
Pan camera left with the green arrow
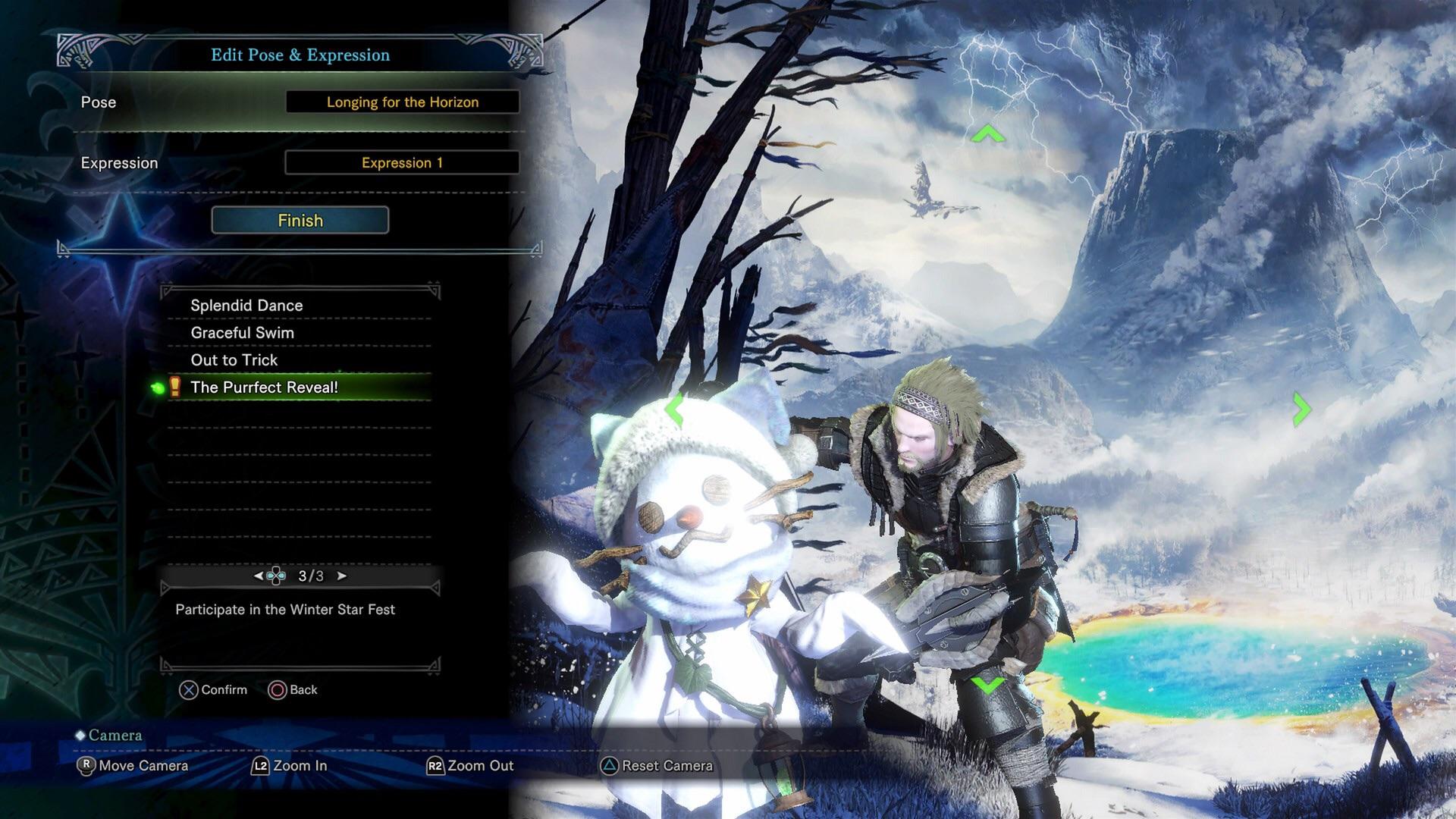point(674,409)
